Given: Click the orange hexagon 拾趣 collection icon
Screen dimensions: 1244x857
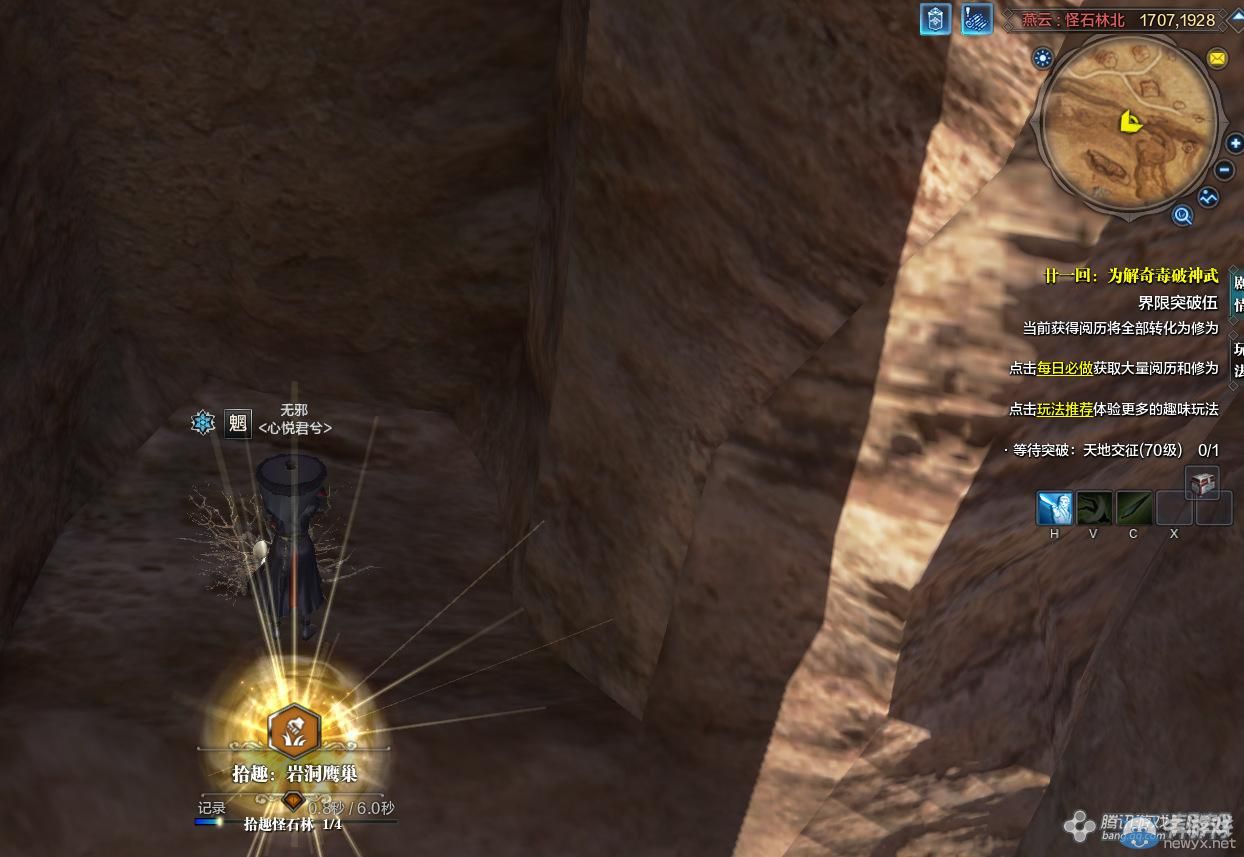Looking at the screenshot, I should (x=294, y=731).
